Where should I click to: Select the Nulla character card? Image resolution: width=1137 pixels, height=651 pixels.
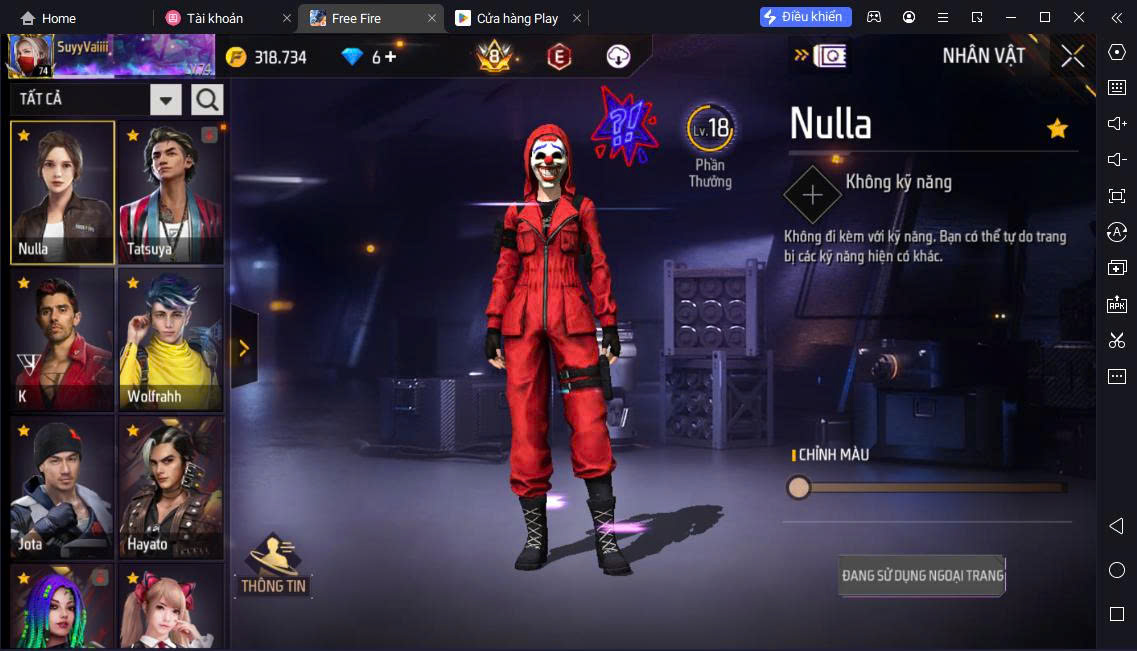62,192
